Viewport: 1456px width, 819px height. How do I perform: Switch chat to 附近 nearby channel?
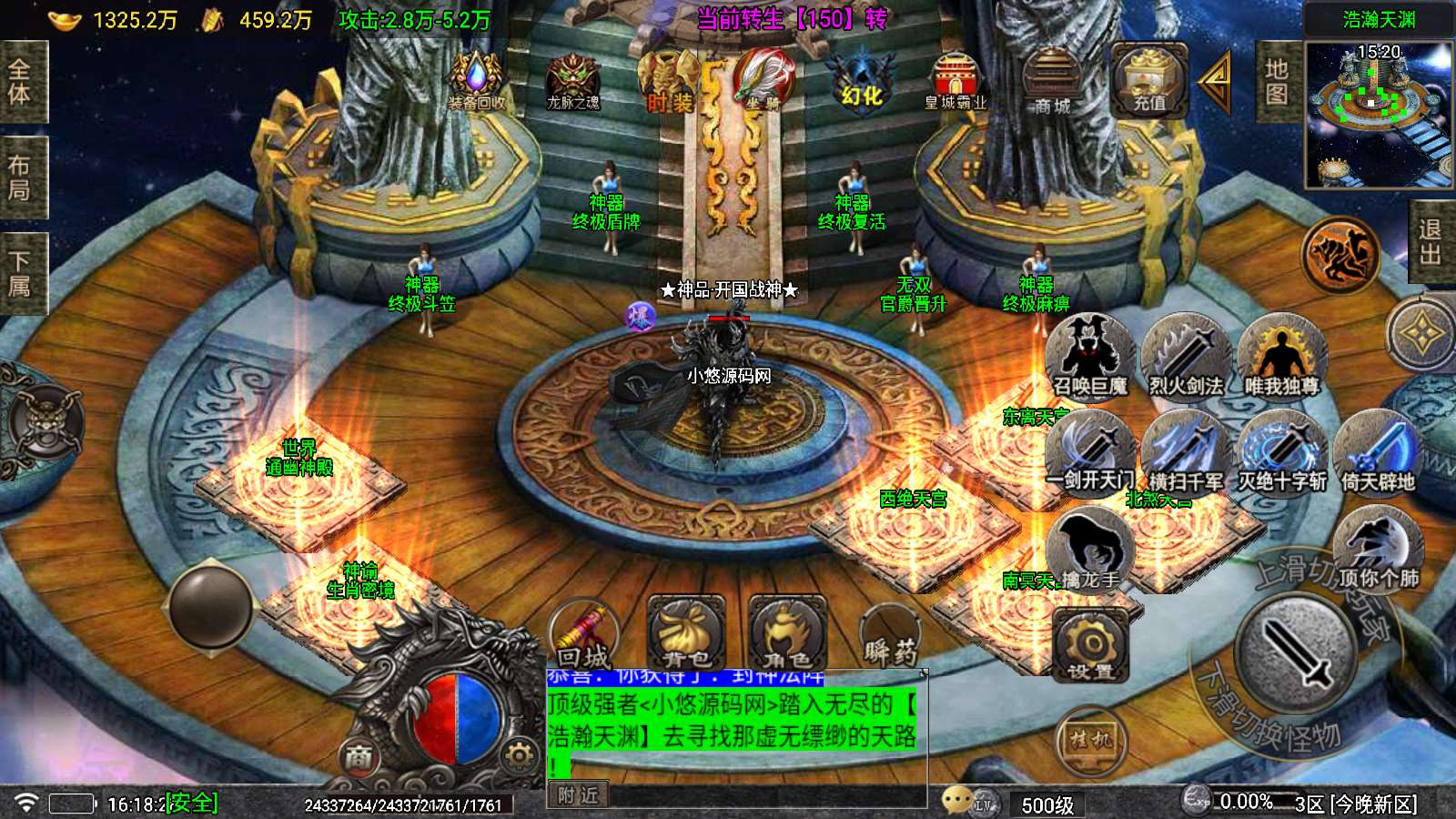[579, 795]
